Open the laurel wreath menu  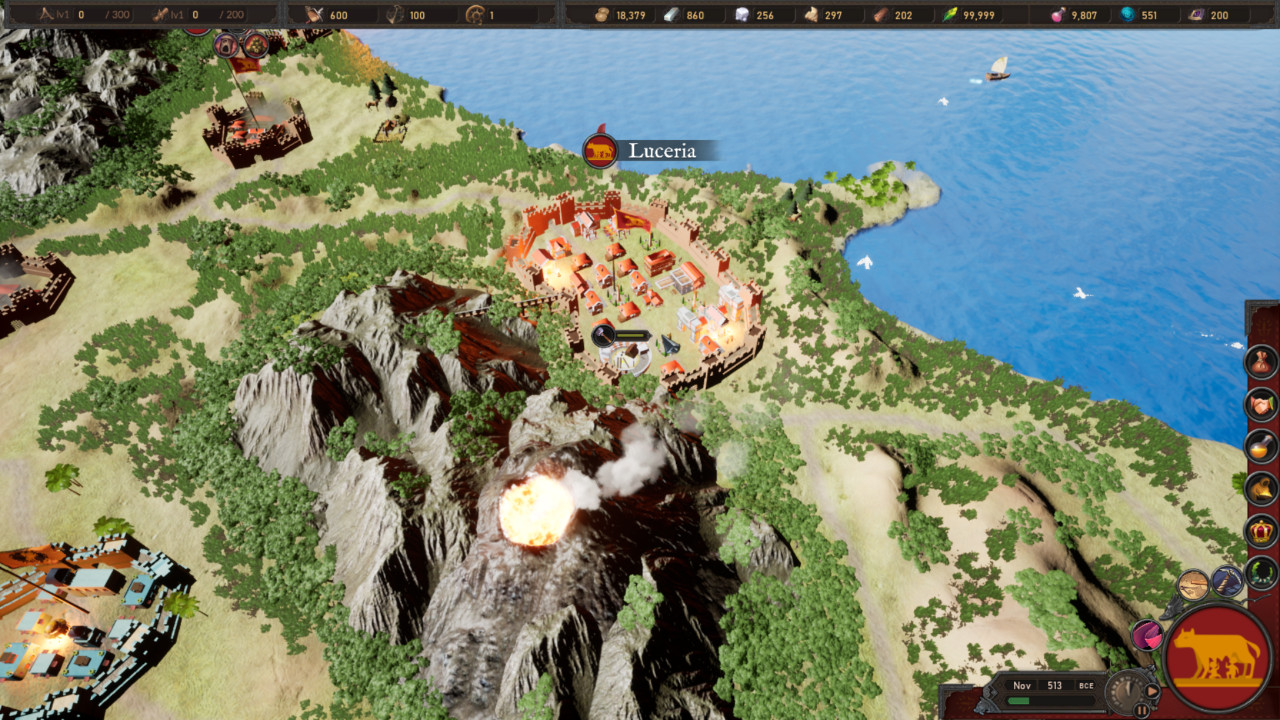(x=1261, y=573)
